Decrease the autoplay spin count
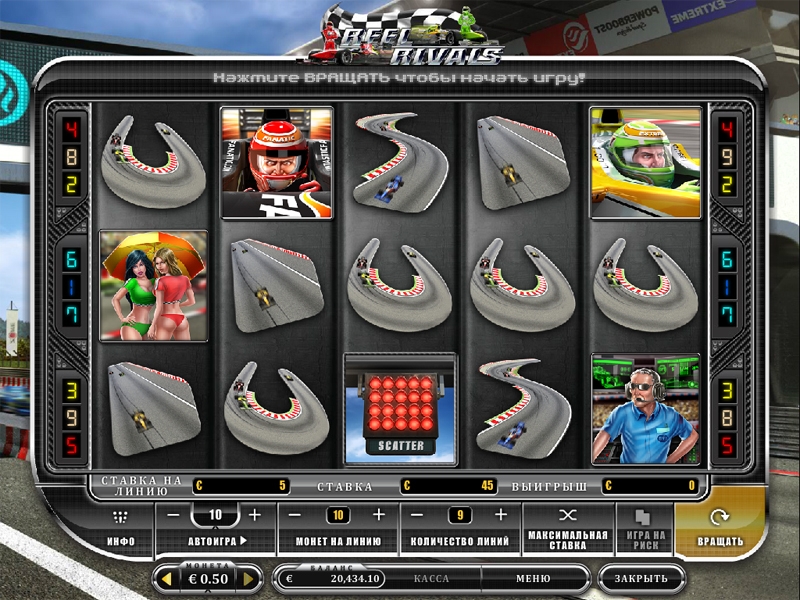 click(x=174, y=515)
